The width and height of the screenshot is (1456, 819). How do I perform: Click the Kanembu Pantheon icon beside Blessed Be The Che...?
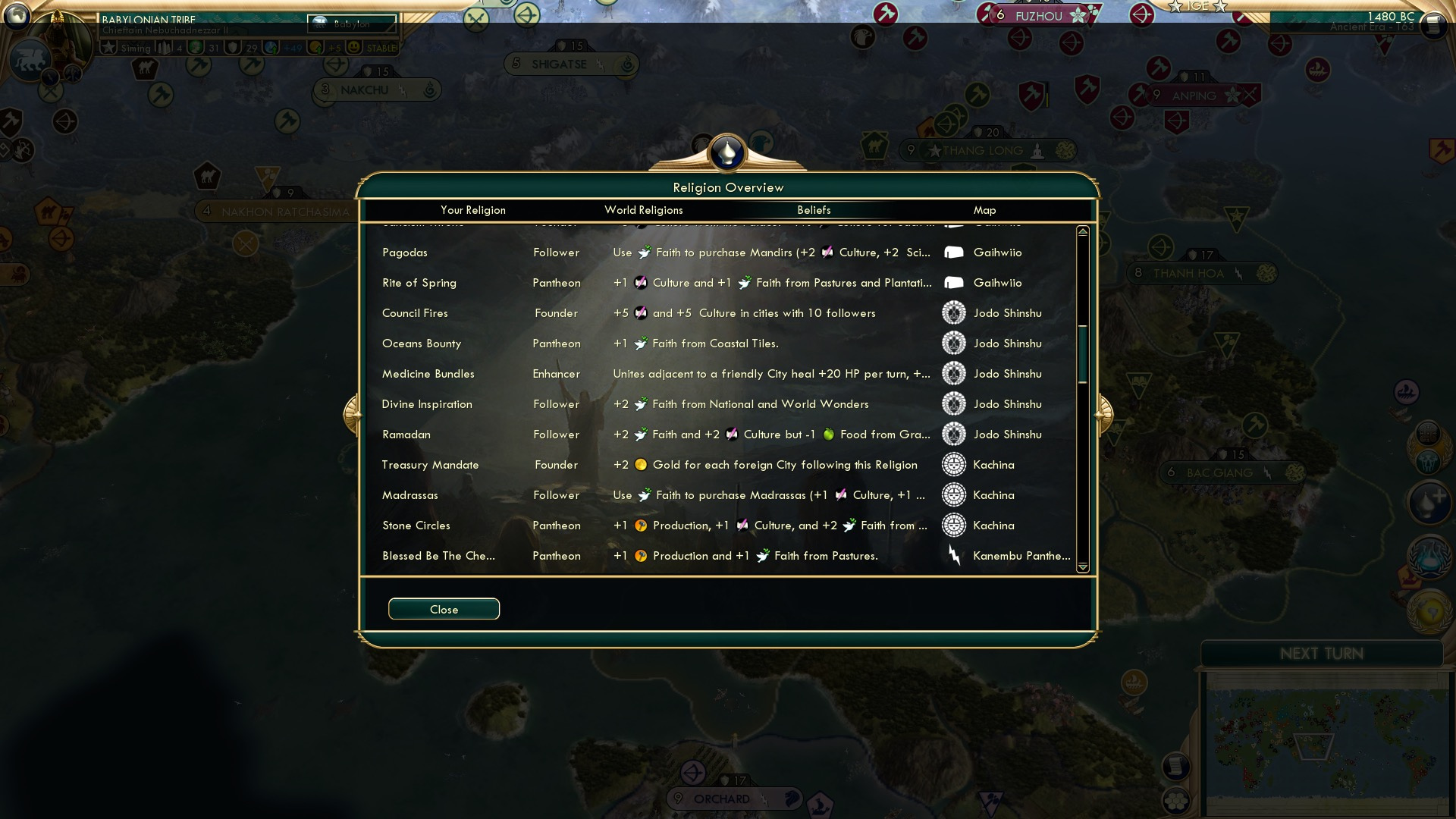coord(955,555)
